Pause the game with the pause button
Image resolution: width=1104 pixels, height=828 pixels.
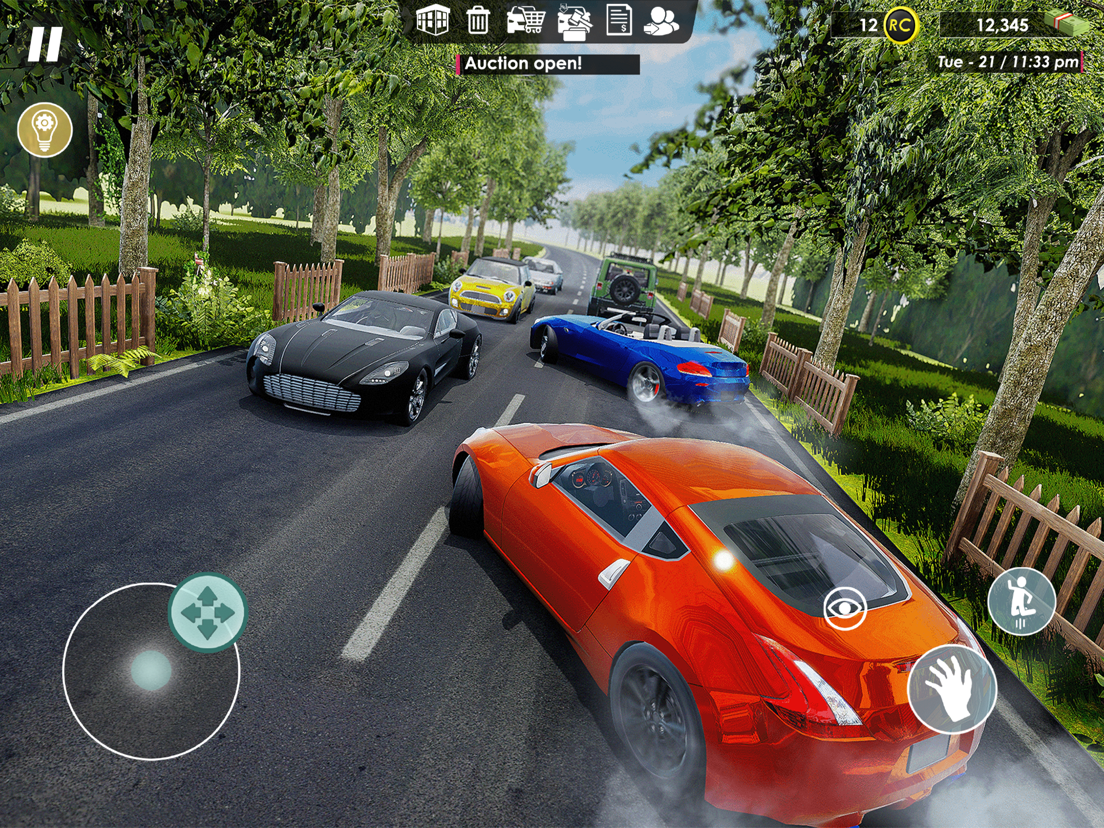[x=45, y=44]
